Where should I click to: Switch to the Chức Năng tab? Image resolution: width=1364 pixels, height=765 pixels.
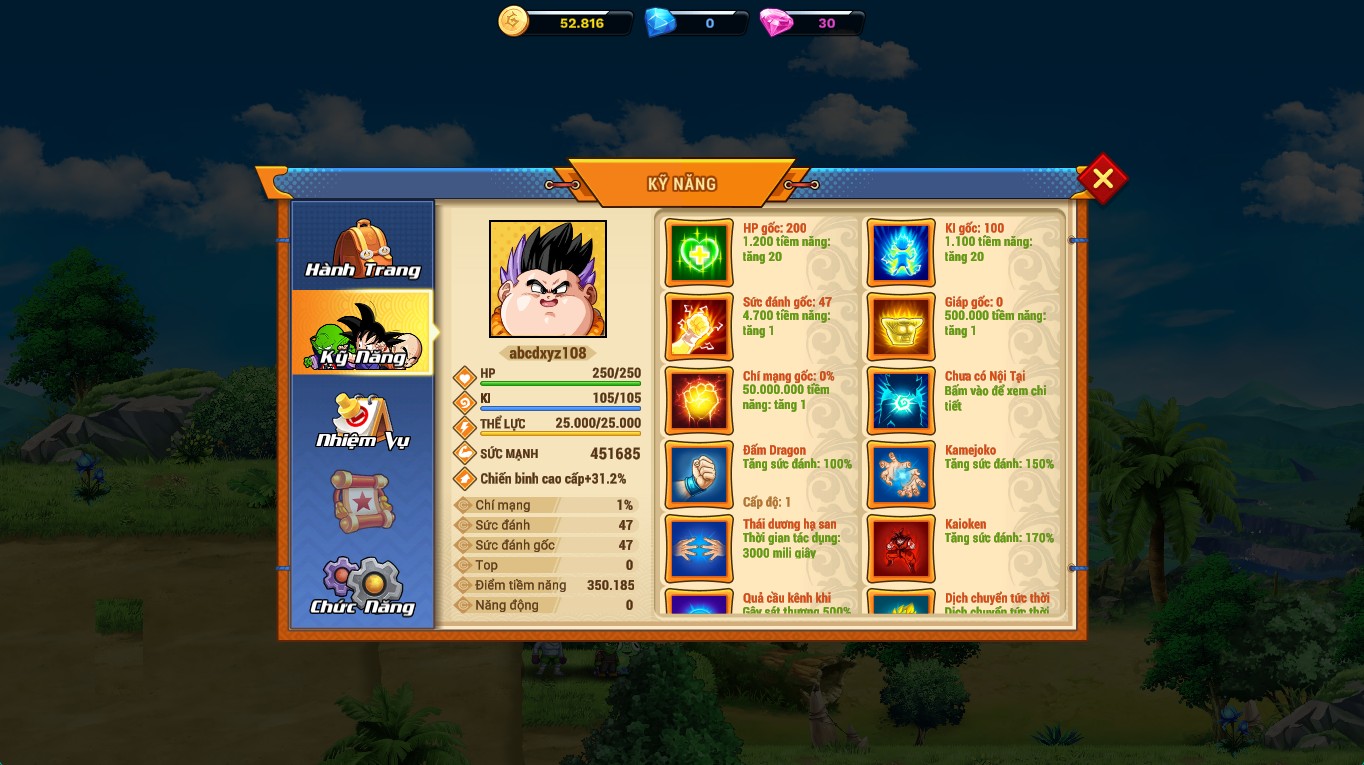pyautogui.click(x=362, y=586)
